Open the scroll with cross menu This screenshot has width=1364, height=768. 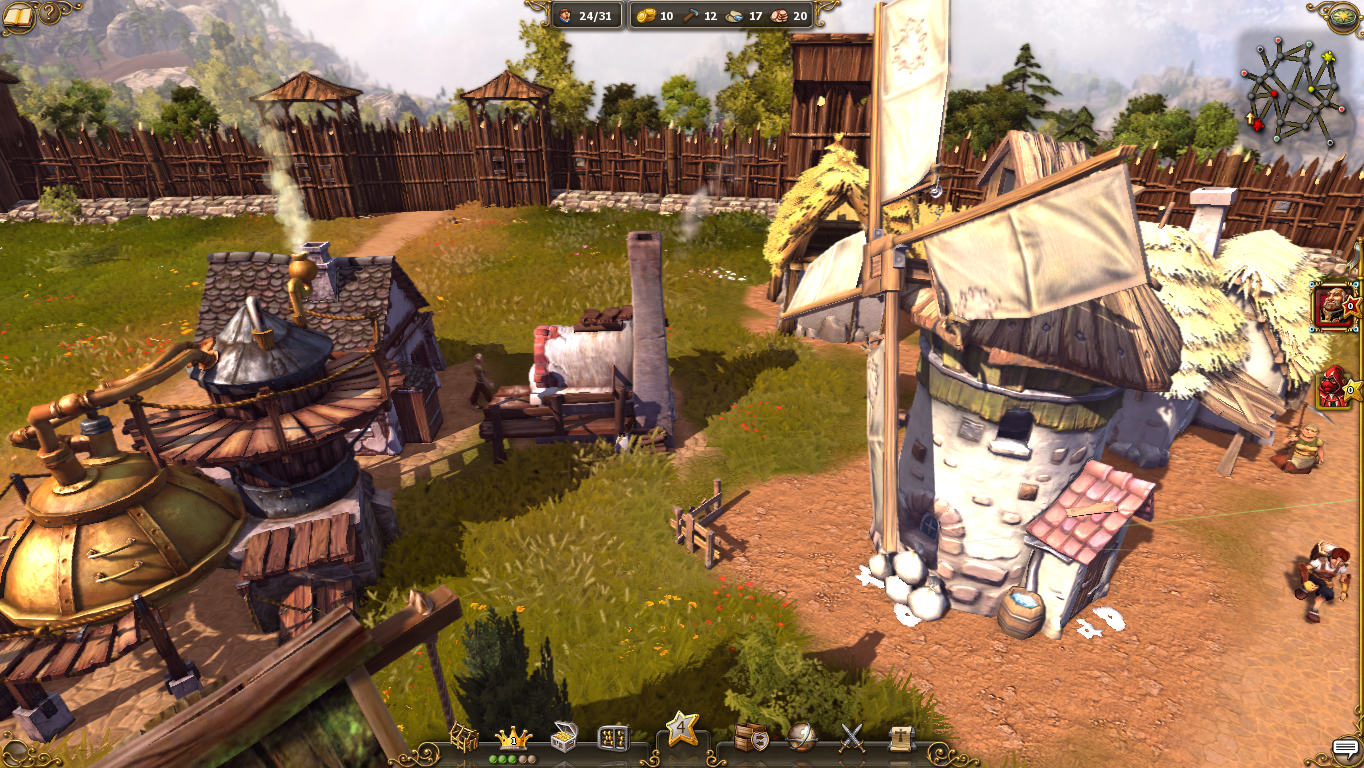click(901, 738)
